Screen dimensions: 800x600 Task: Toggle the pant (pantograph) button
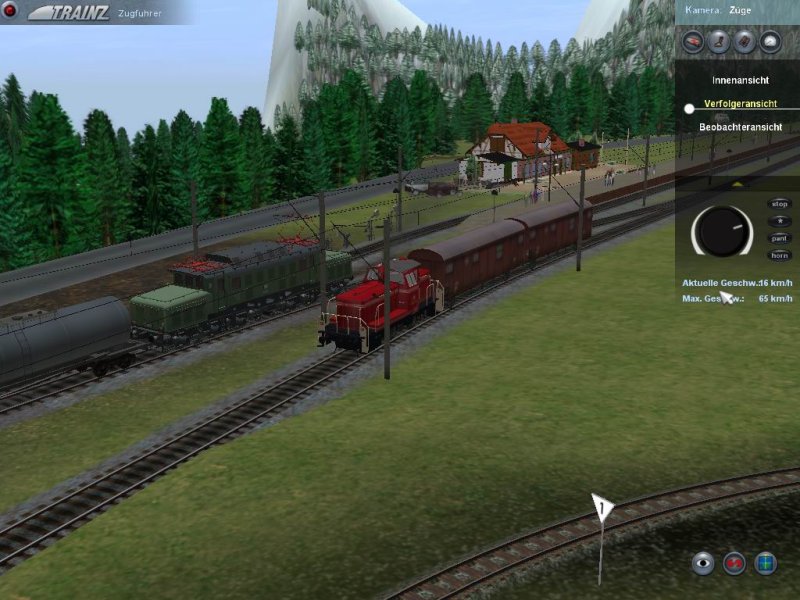[x=778, y=238]
